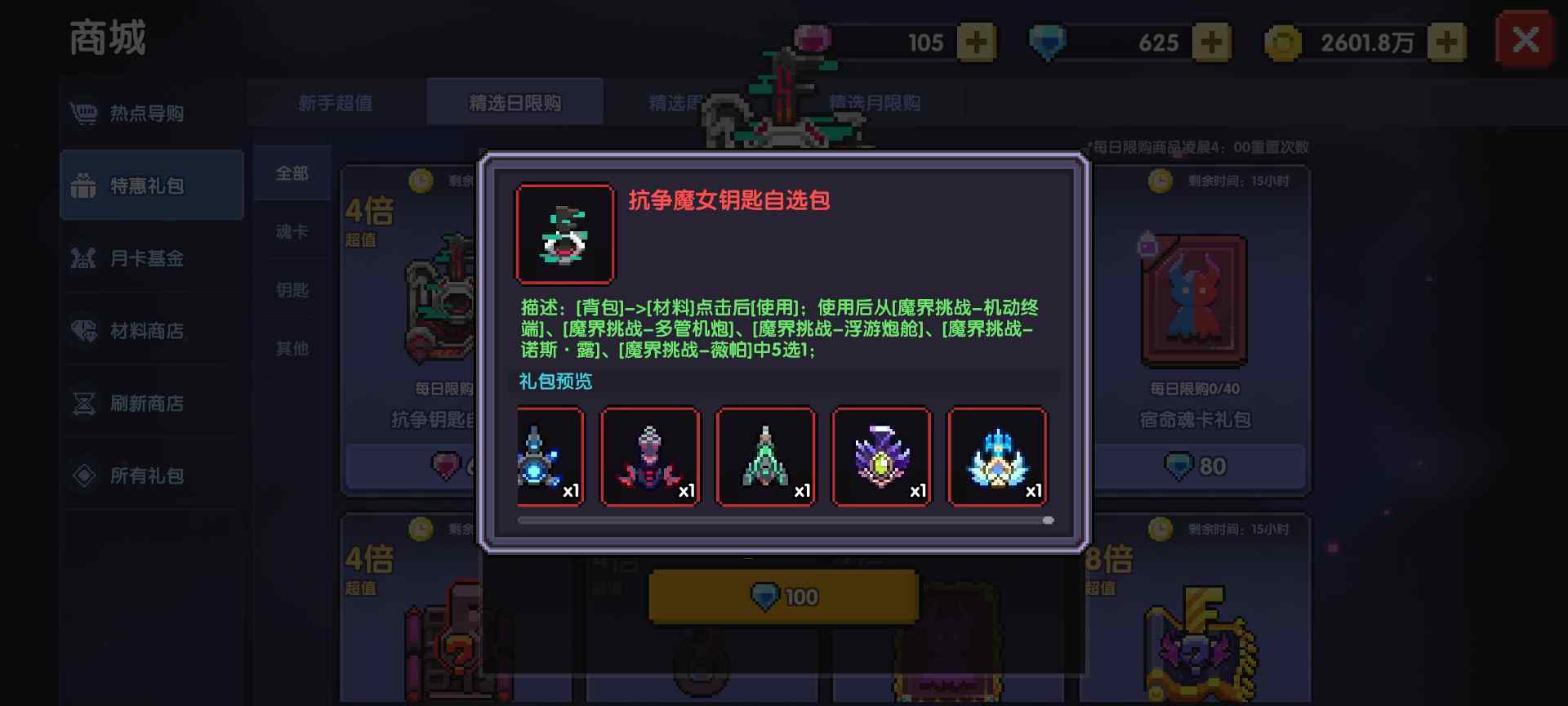Buy the pack for 100 diamonds

[x=783, y=597]
